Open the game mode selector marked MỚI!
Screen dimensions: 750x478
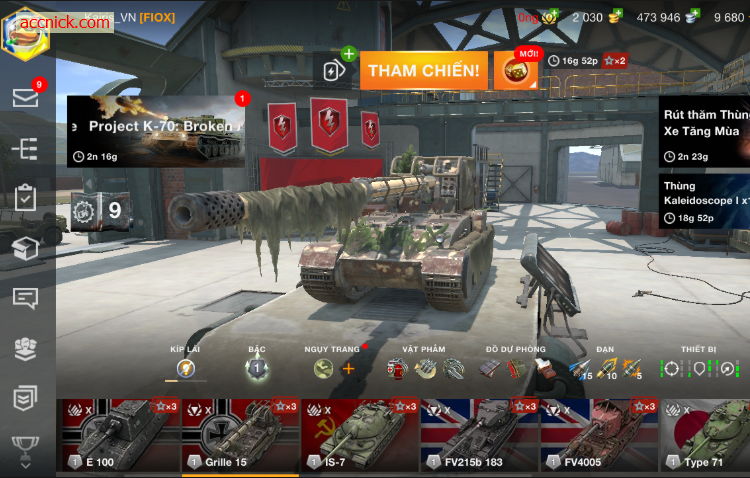[517, 69]
